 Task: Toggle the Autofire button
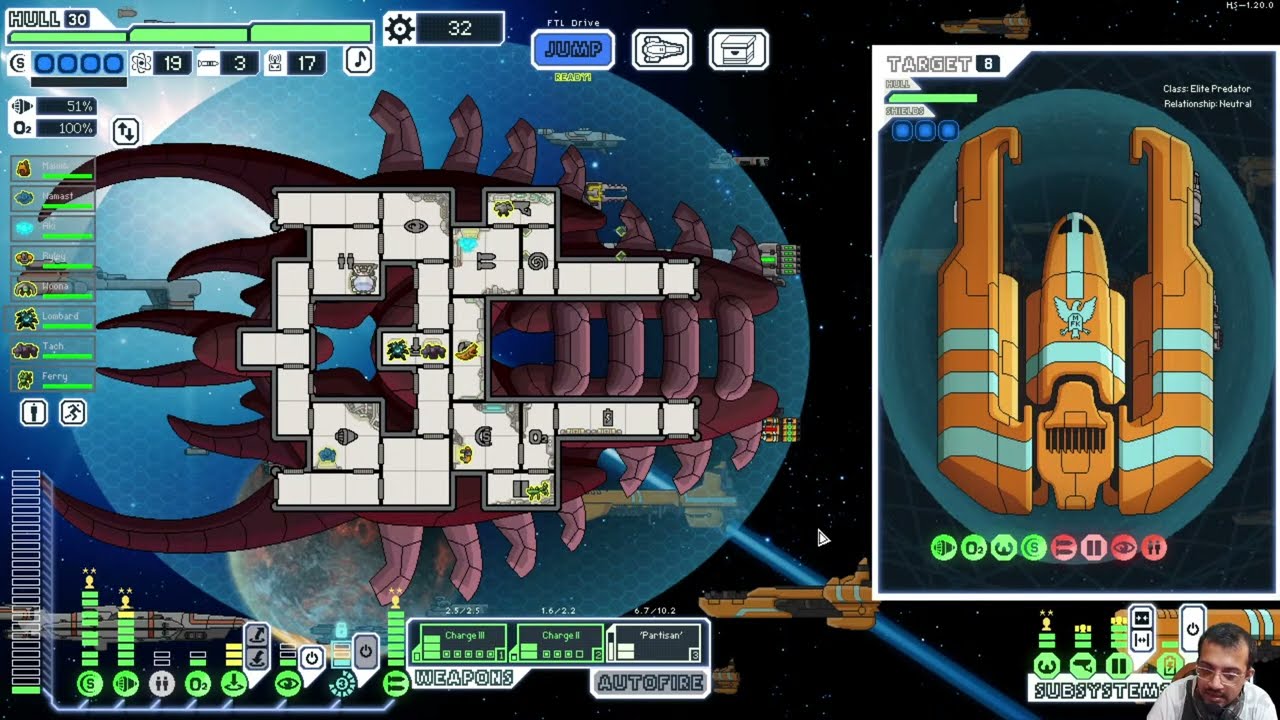[650, 683]
